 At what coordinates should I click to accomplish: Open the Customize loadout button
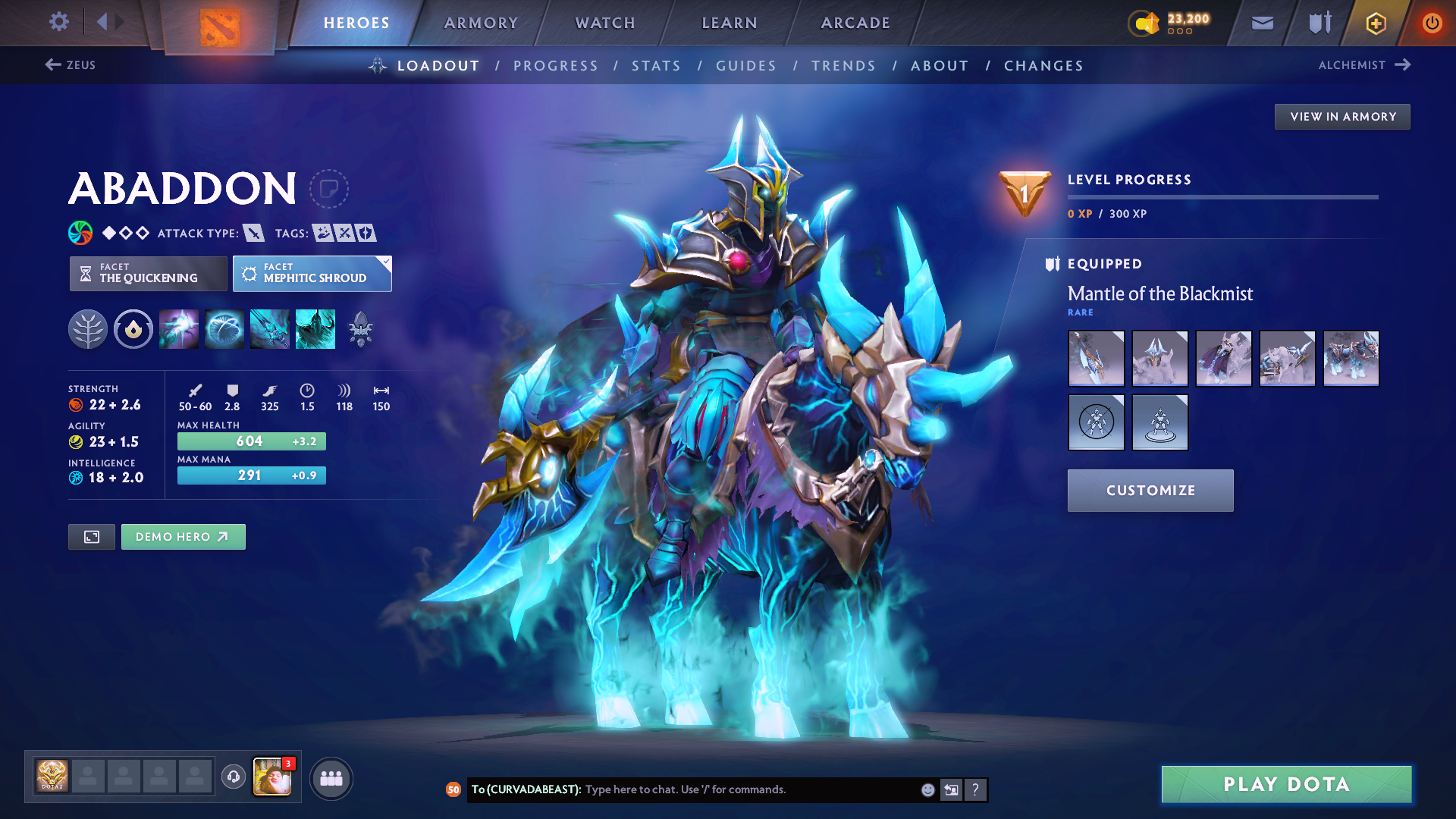[x=1150, y=491]
